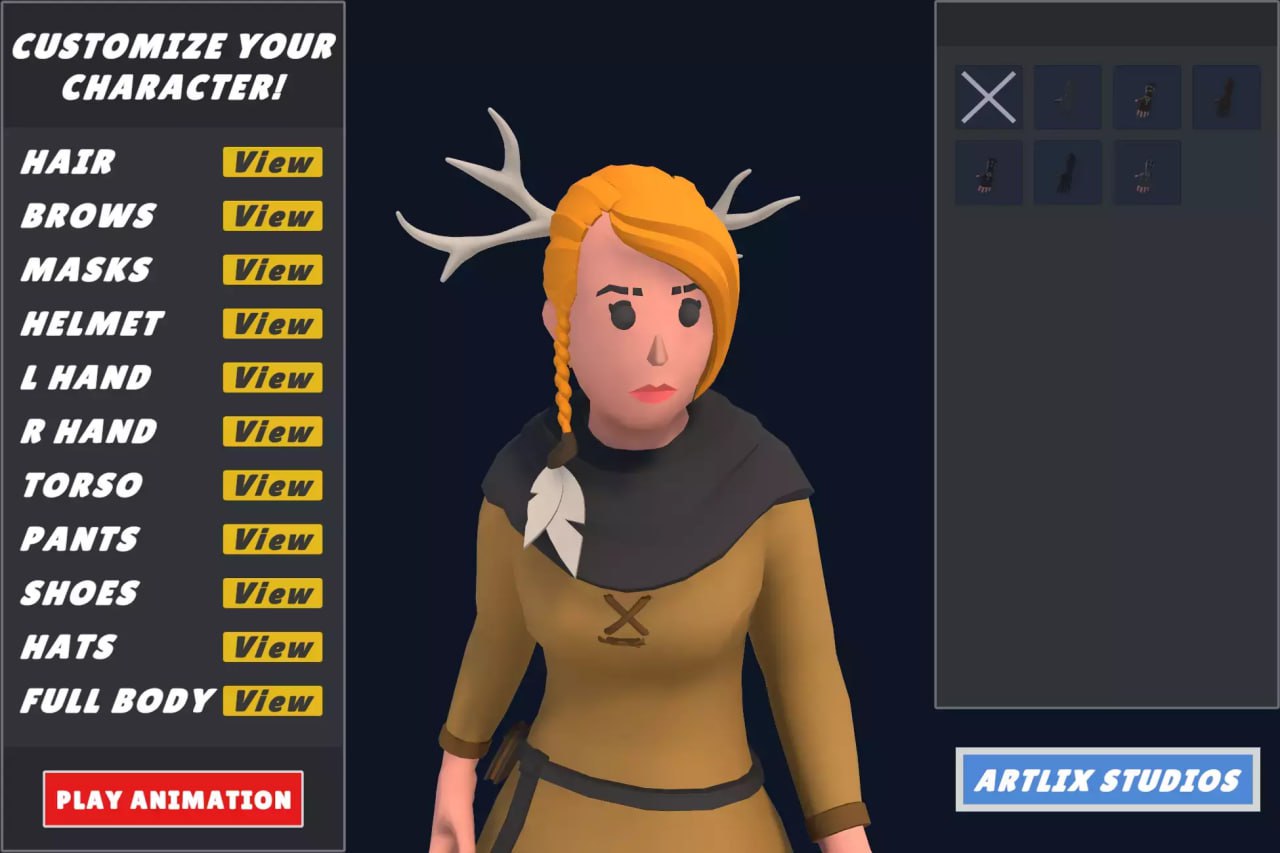Select the black glove in the second row
Image resolution: width=1280 pixels, height=853 pixels.
[x=1067, y=172]
